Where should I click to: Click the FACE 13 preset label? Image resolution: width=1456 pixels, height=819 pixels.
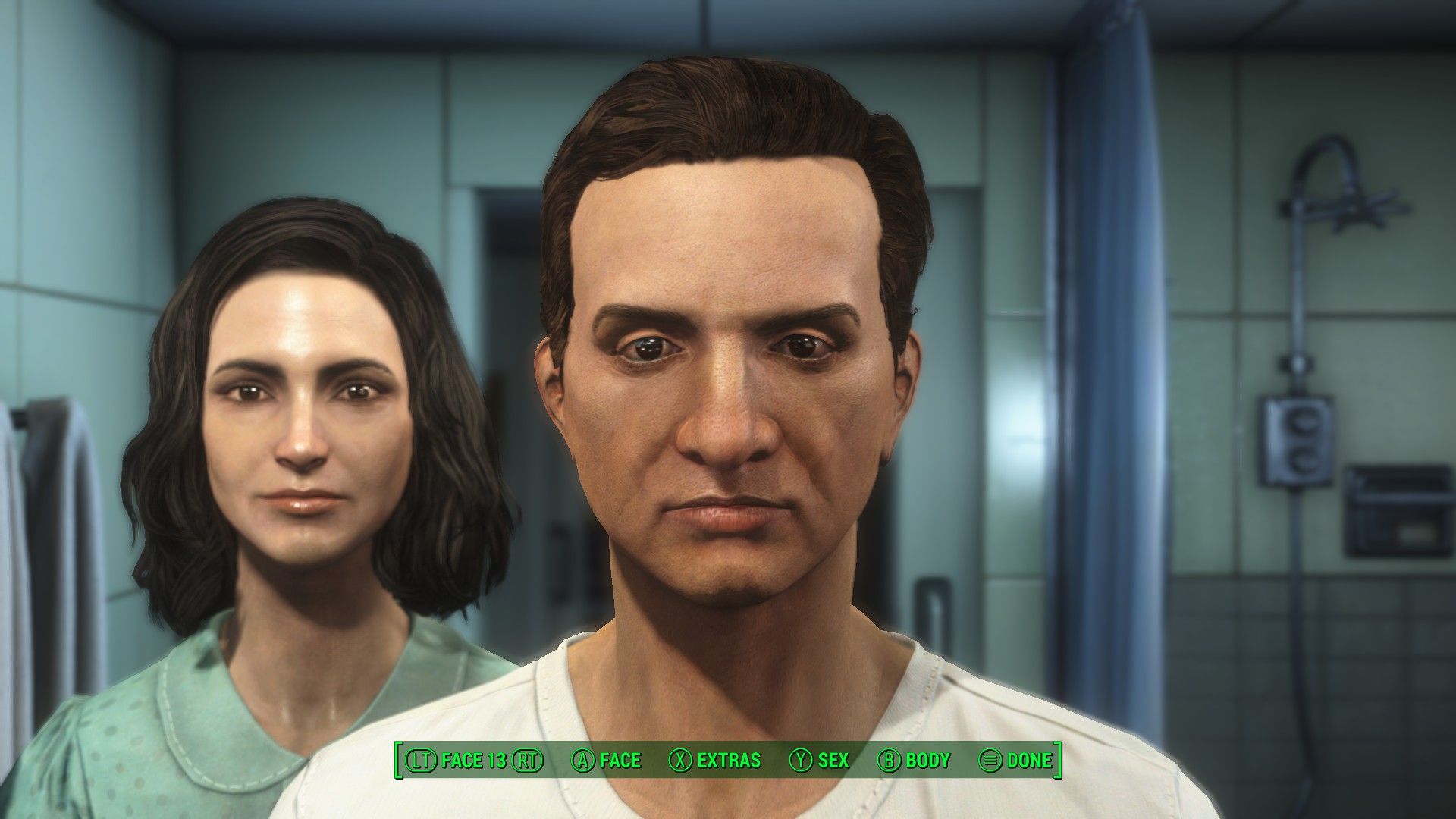[473, 760]
